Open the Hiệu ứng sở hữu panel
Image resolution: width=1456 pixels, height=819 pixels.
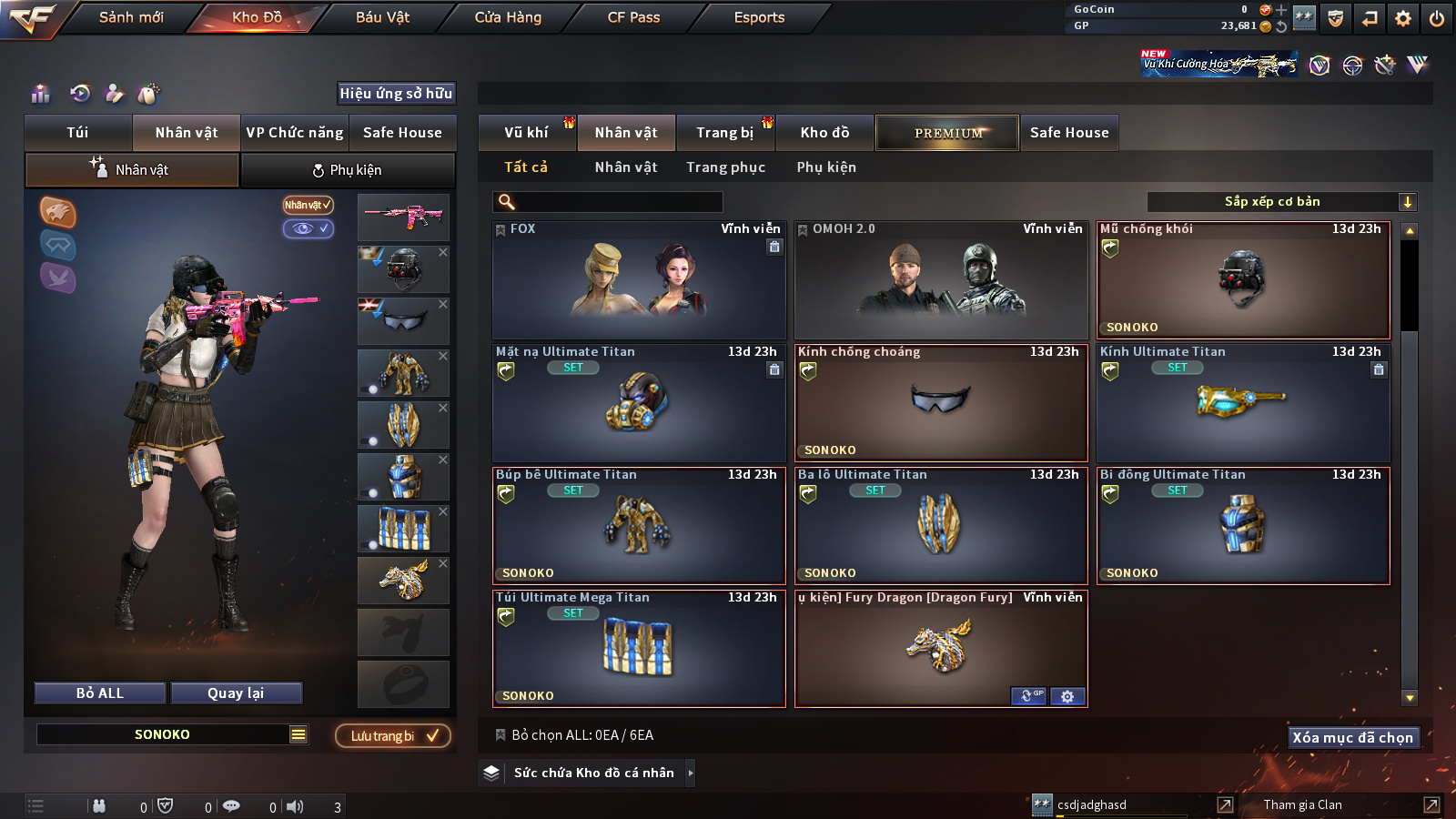click(396, 94)
